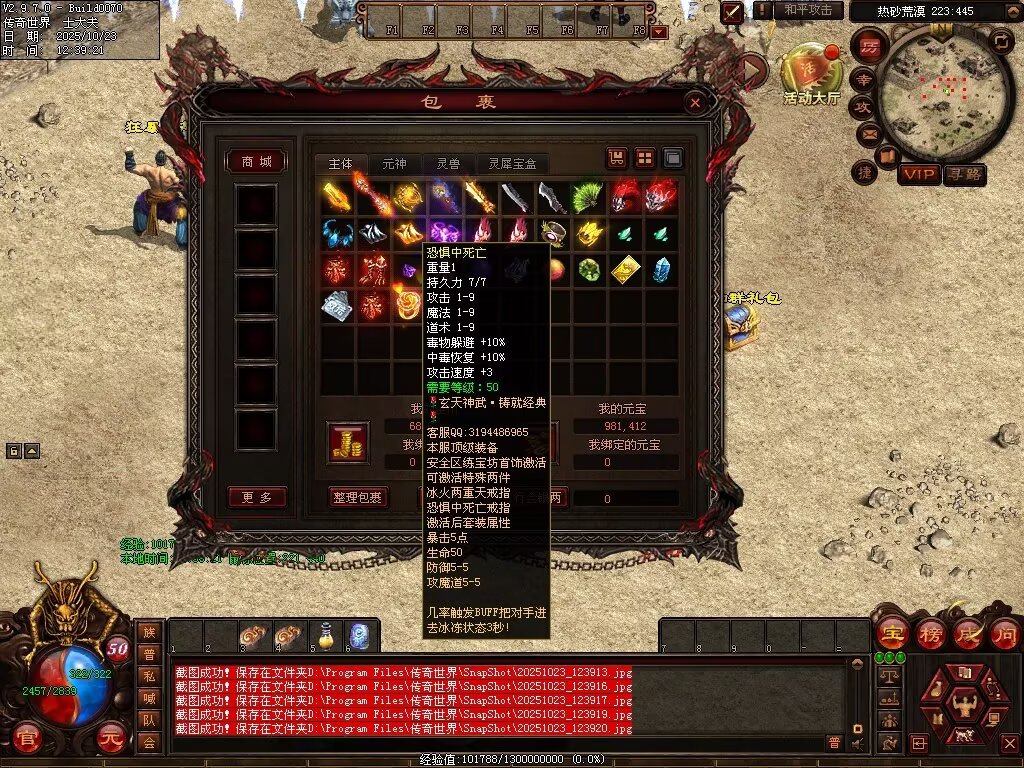The height and width of the screenshot is (768, 1024).
Task: Open the 灵犀宝盒 tab
Action: click(513, 163)
